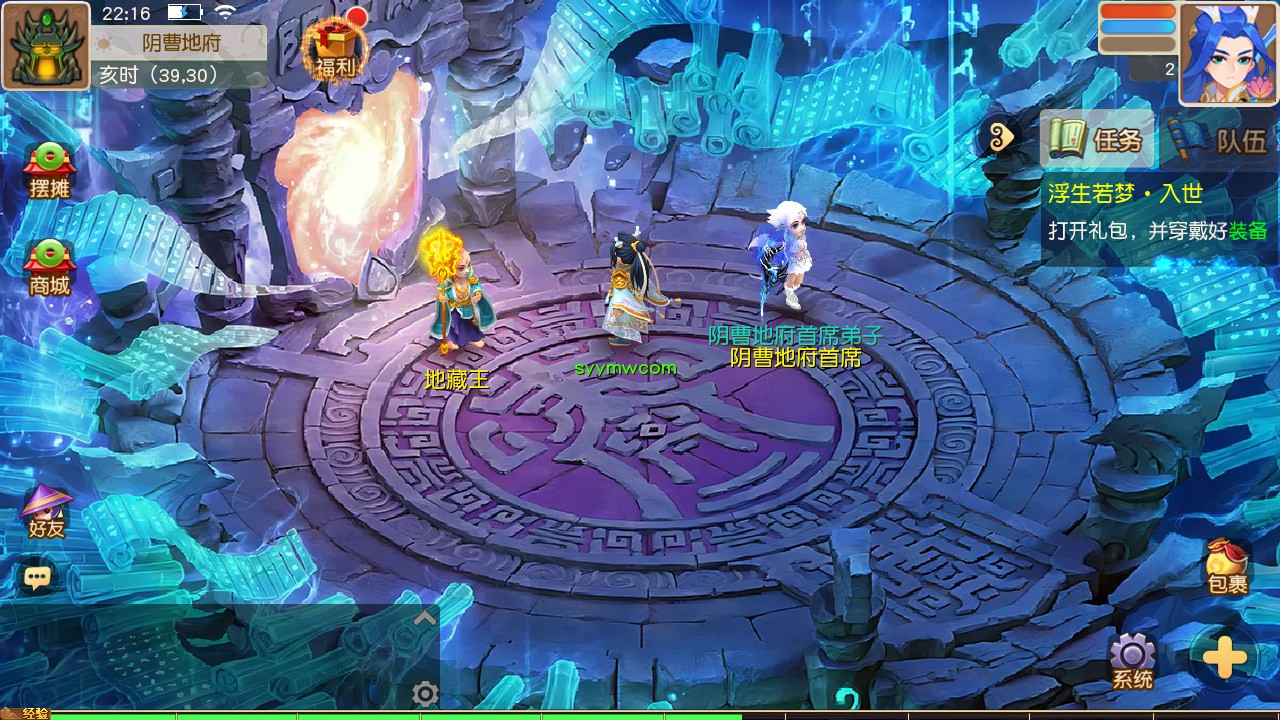Viewport: 1280px width, 720px height.
Task: Switch to the 队伍 team tab
Action: (x=1220, y=139)
